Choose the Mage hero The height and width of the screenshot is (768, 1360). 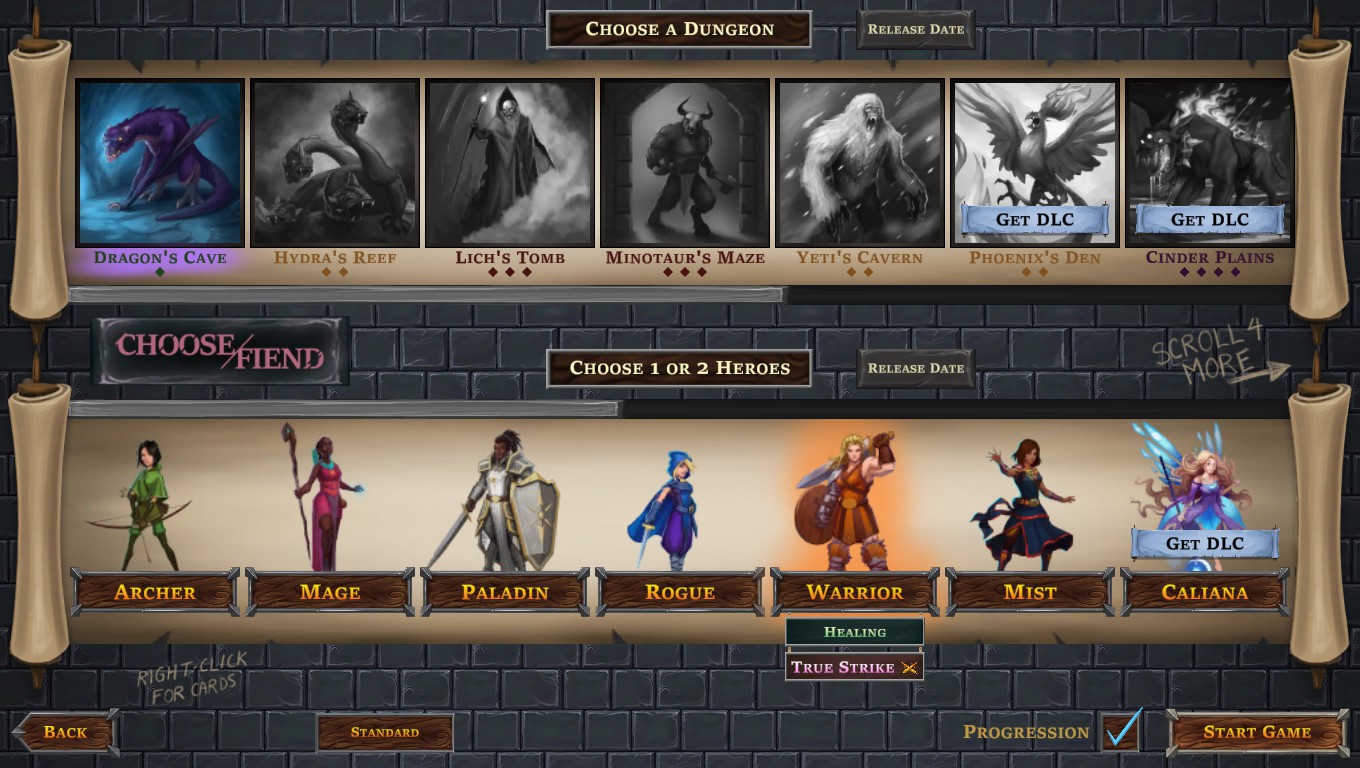click(330, 592)
